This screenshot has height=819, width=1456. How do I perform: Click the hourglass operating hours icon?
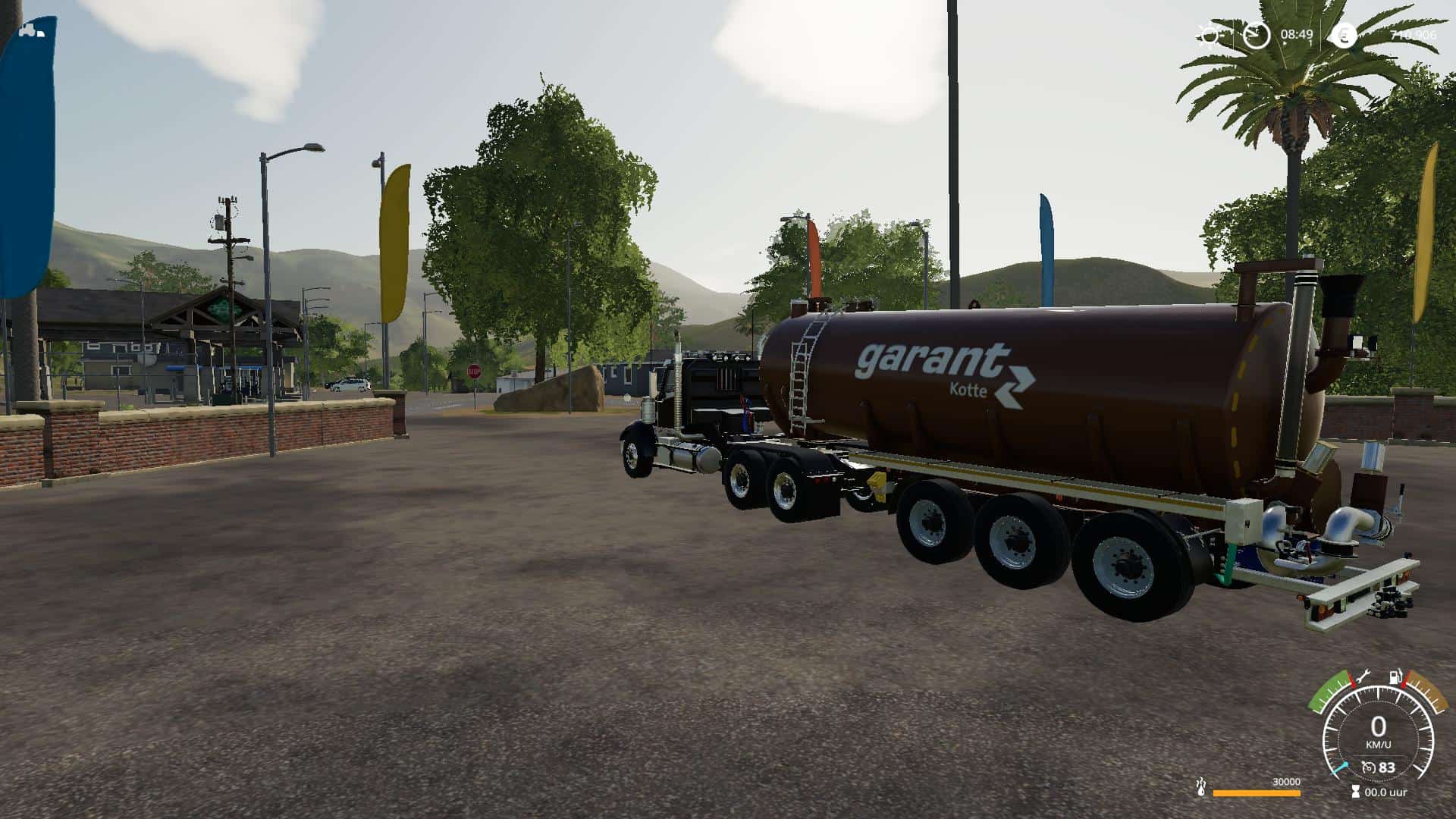(x=1355, y=792)
